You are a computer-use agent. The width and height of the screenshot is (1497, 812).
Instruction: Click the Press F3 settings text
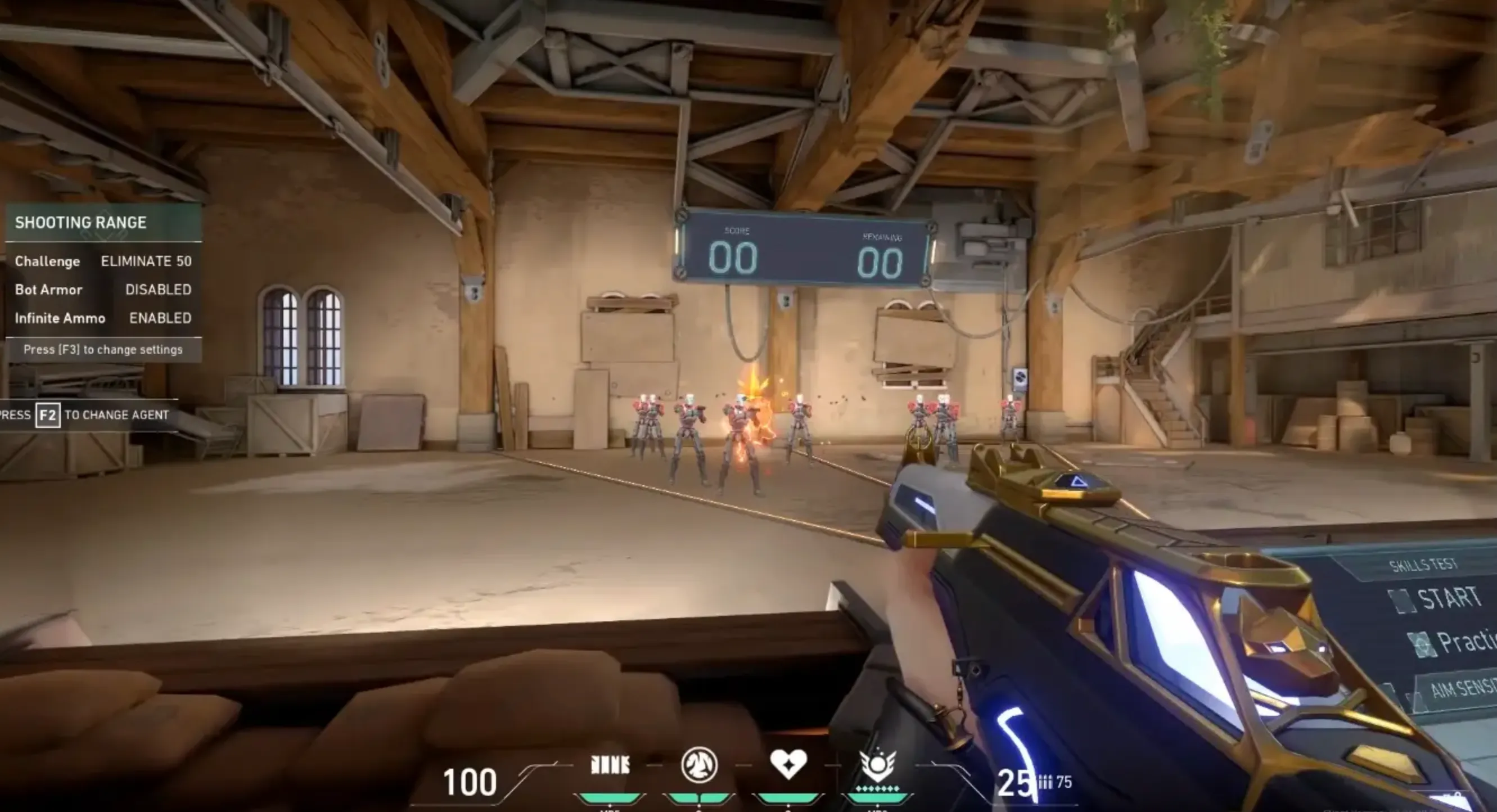point(102,349)
